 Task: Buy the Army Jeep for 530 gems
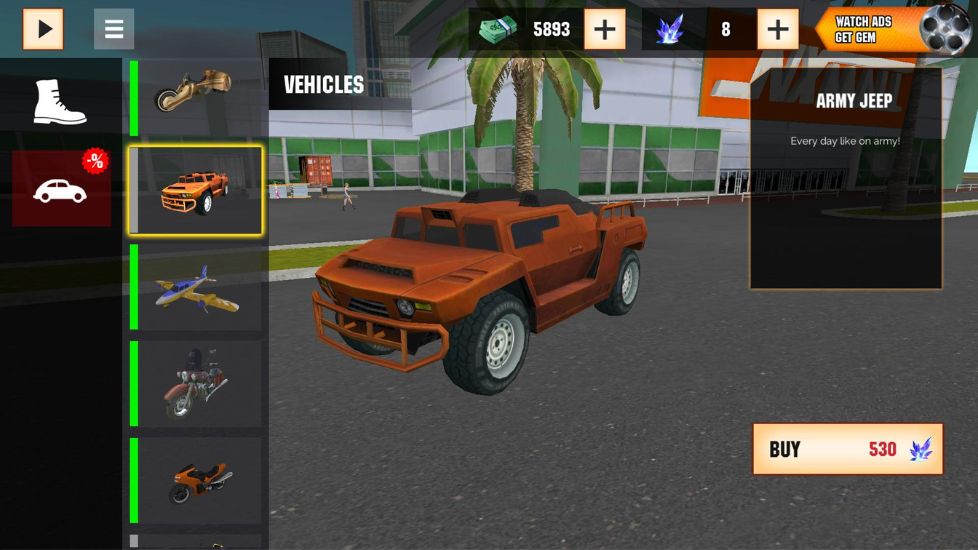click(x=847, y=449)
